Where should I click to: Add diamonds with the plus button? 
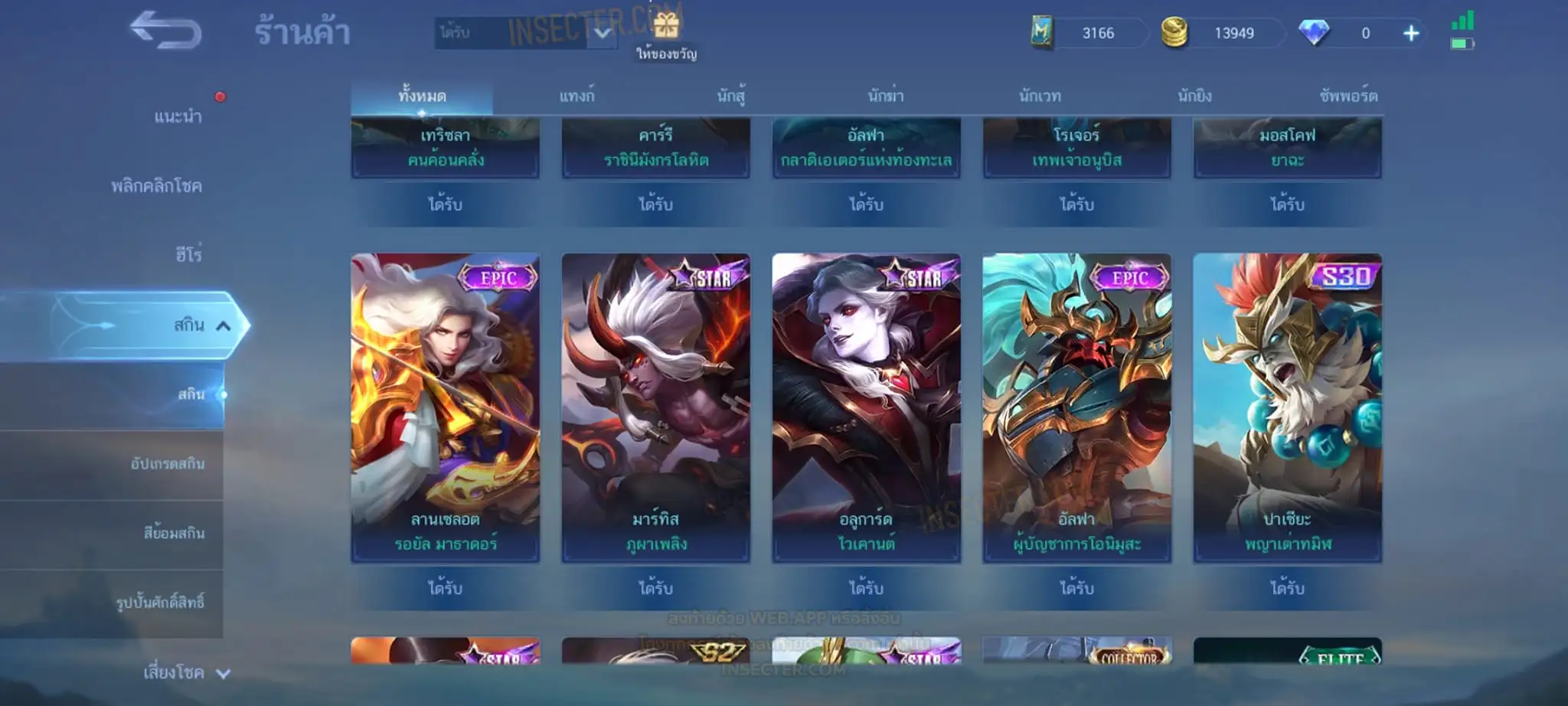[1411, 33]
